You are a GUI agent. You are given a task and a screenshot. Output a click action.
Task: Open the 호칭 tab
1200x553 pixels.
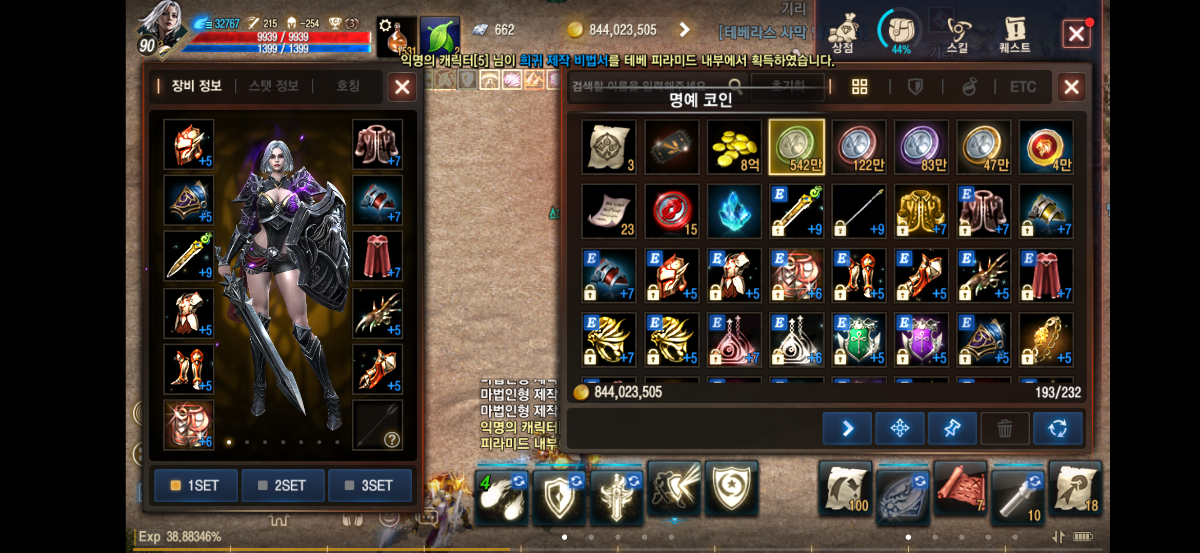pos(348,86)
